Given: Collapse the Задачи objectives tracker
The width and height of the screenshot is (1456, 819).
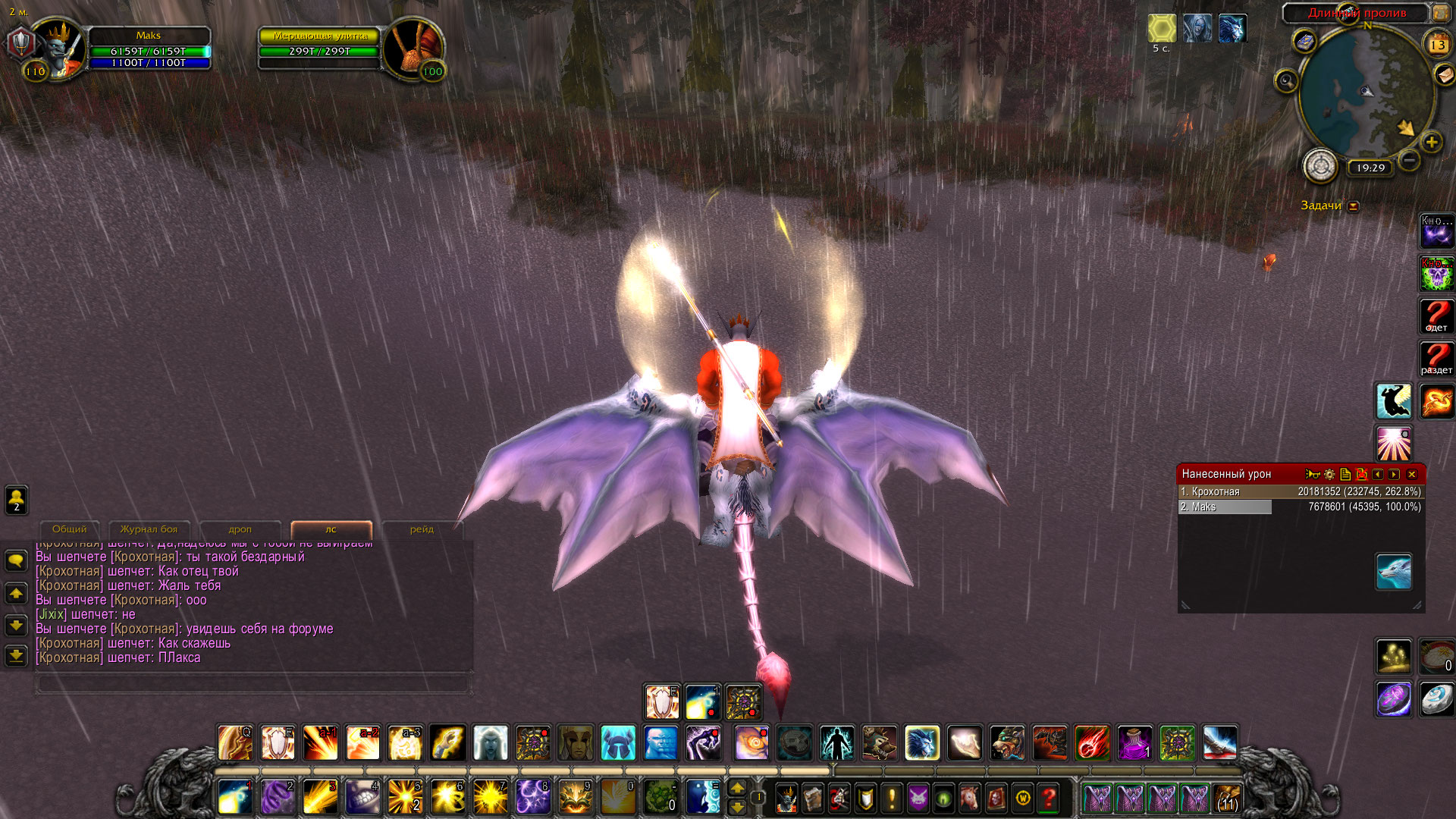Looking at the screenshot, I should [1354, 206].
